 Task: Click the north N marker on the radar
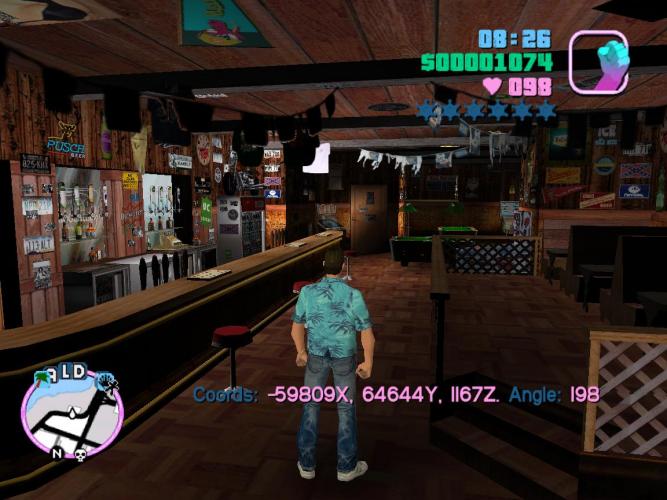[x=57, y=453]
